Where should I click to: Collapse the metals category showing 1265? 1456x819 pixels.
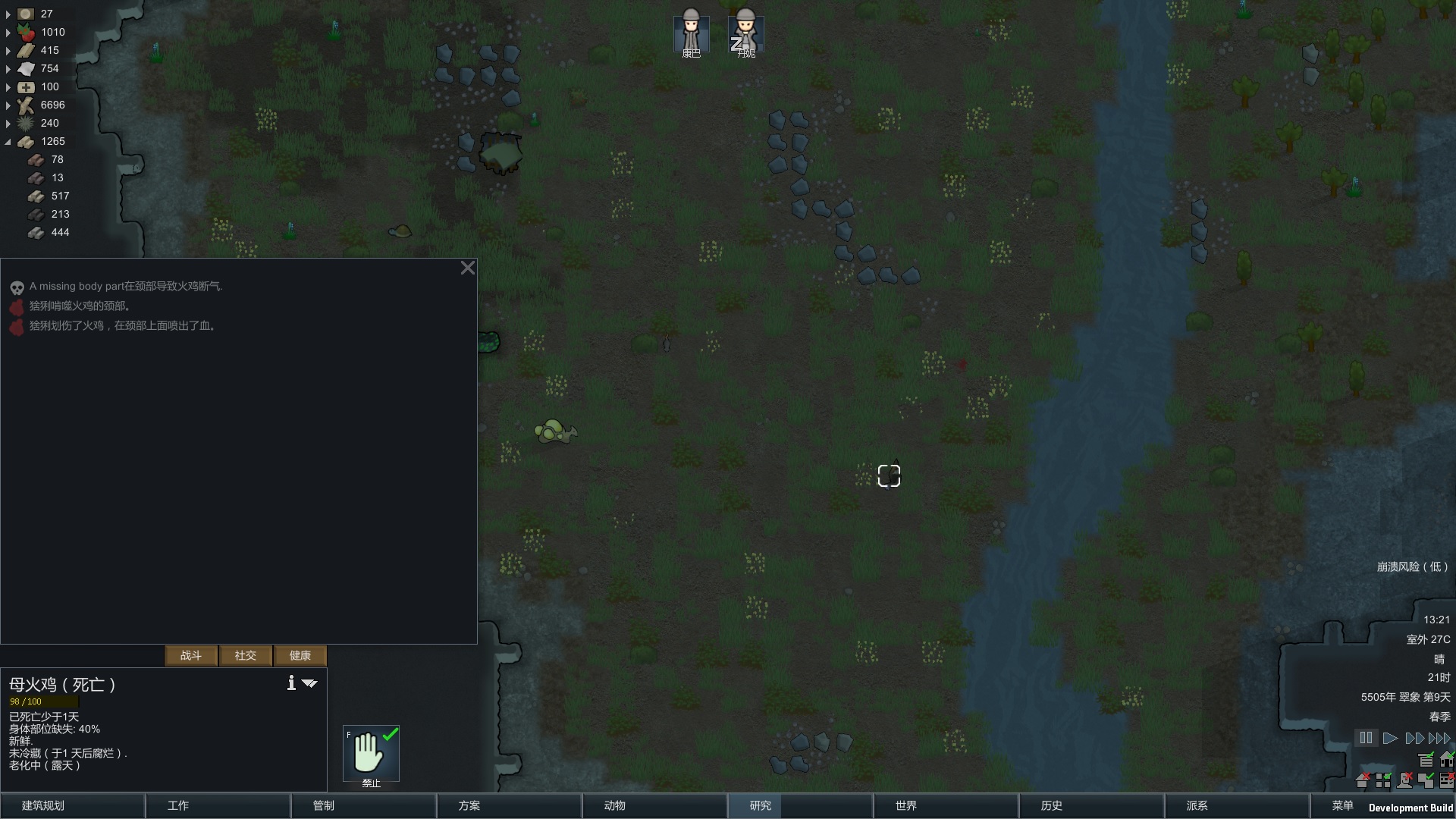click(x=8, y=141)
